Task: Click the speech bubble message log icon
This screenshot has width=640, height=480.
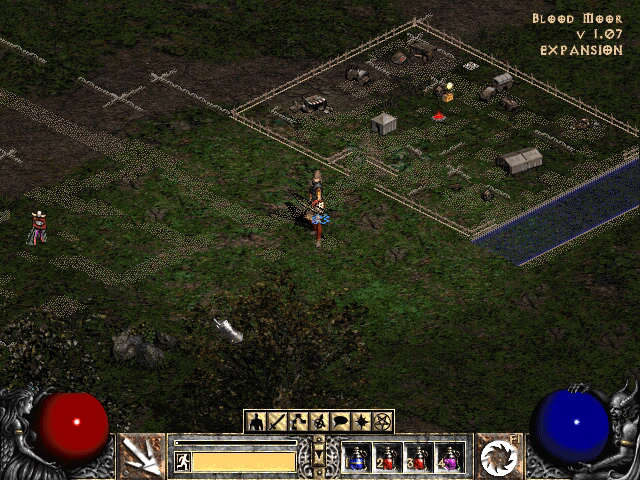Action: [x=340, y=421]
